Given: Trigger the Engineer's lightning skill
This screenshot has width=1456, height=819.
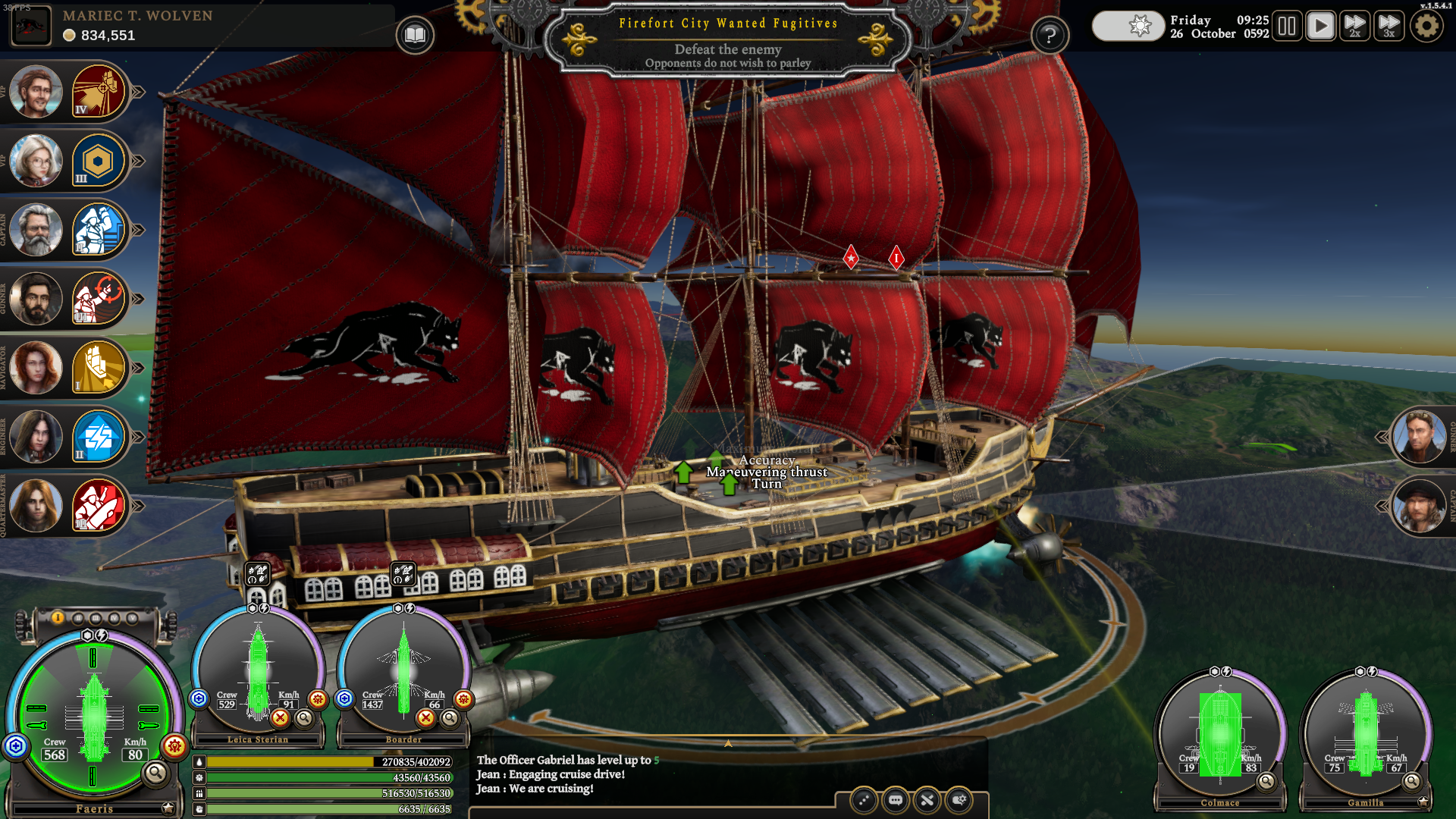Looking at the screenshot, I should (x=98, y=437).
